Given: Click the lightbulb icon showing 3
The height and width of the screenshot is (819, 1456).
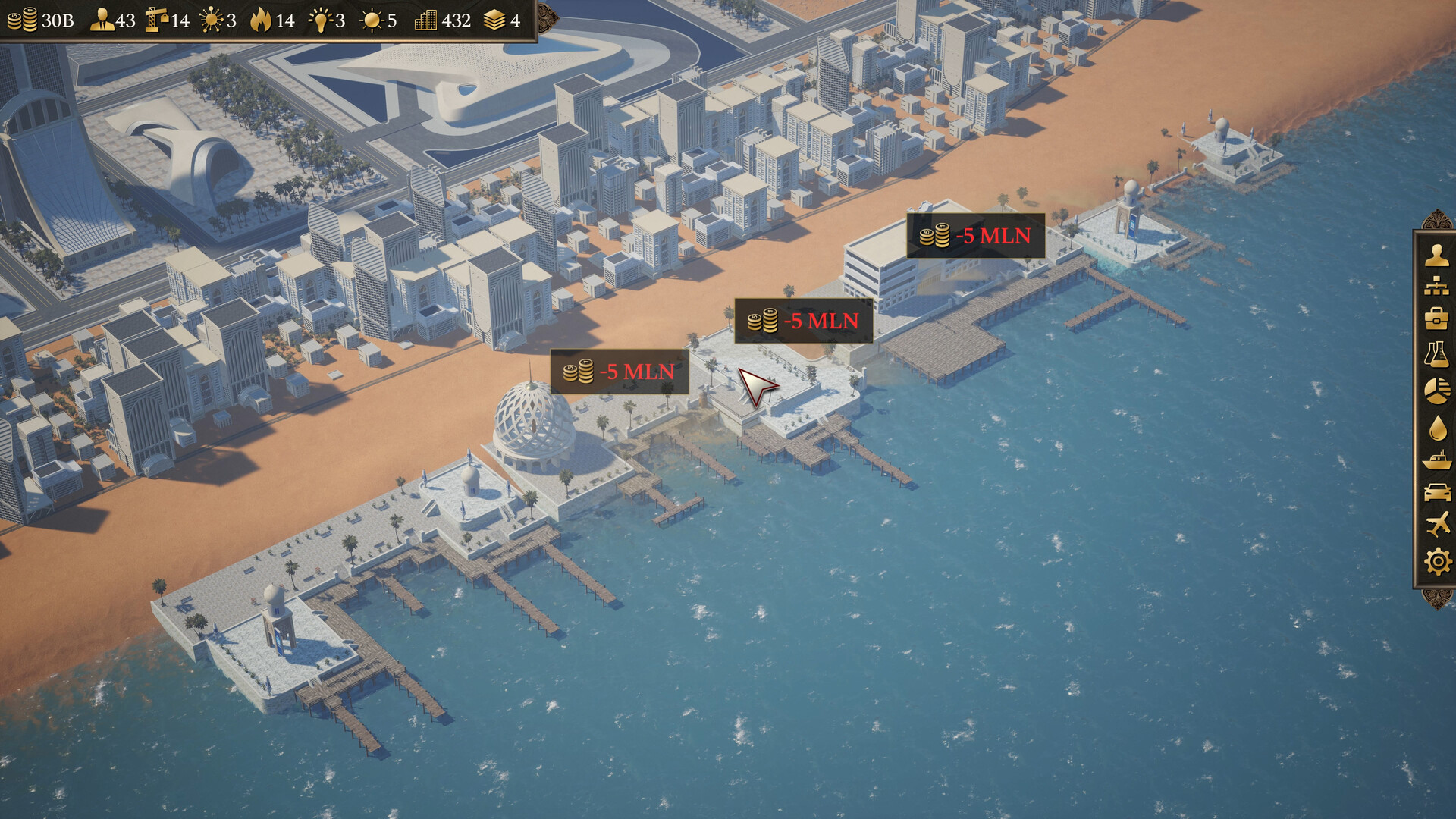Looking at the screenshot, I should click(x=322, y=20).
